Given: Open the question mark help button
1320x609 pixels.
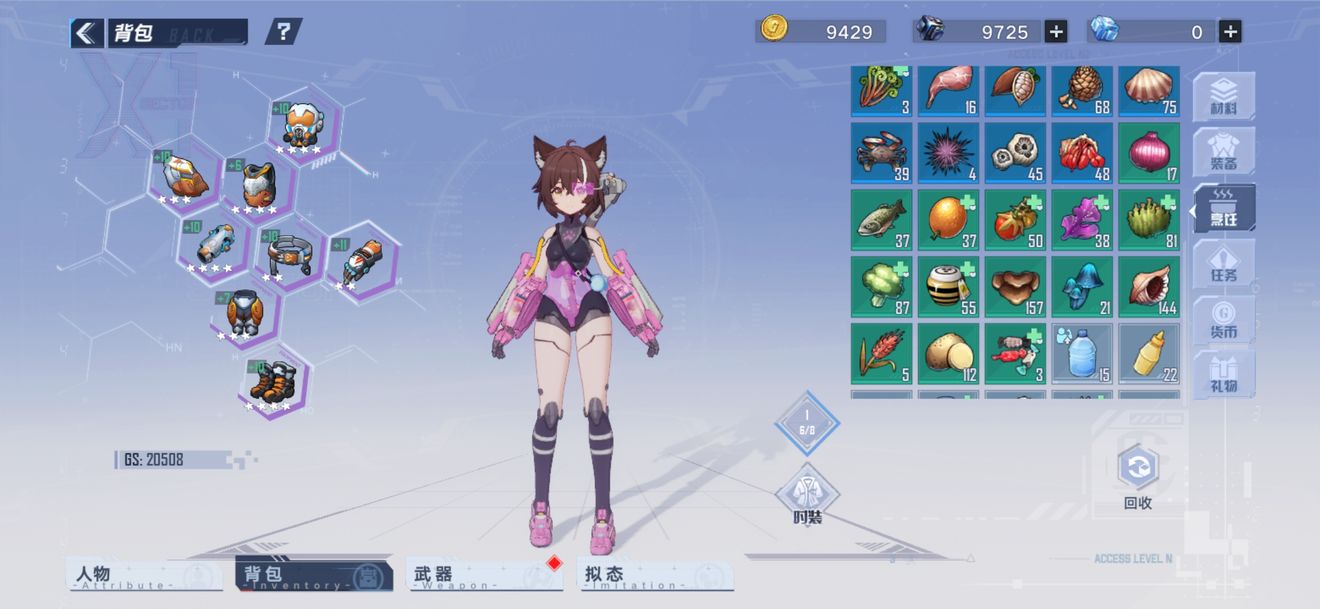Looking at the screenshot, I should click(284, 32).
